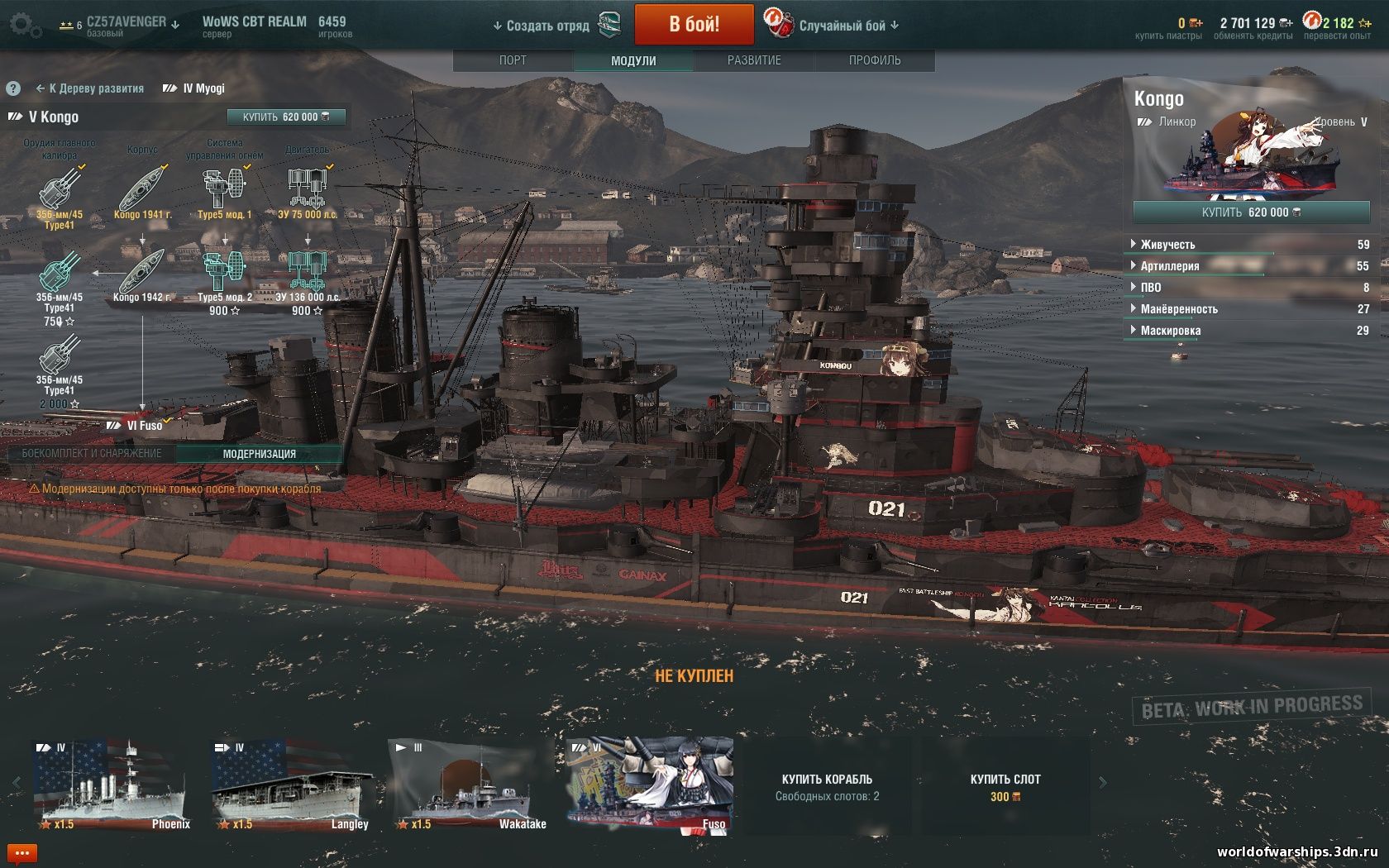The width and height of the screenshot is (1389, 868).
Task: Switch to the ПОРТ tab
Action: click(513, 60)
